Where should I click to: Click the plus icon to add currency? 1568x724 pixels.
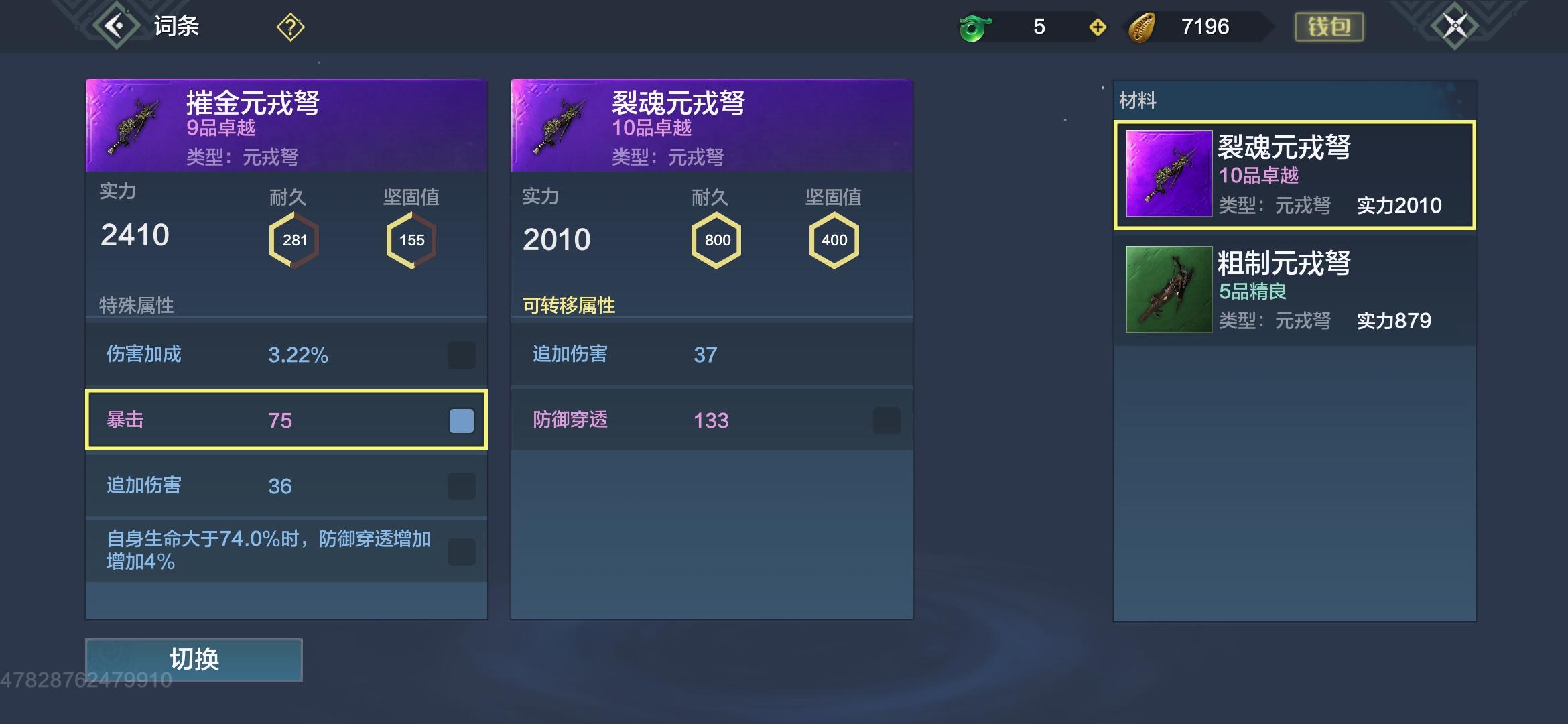tap(1096, 27)
